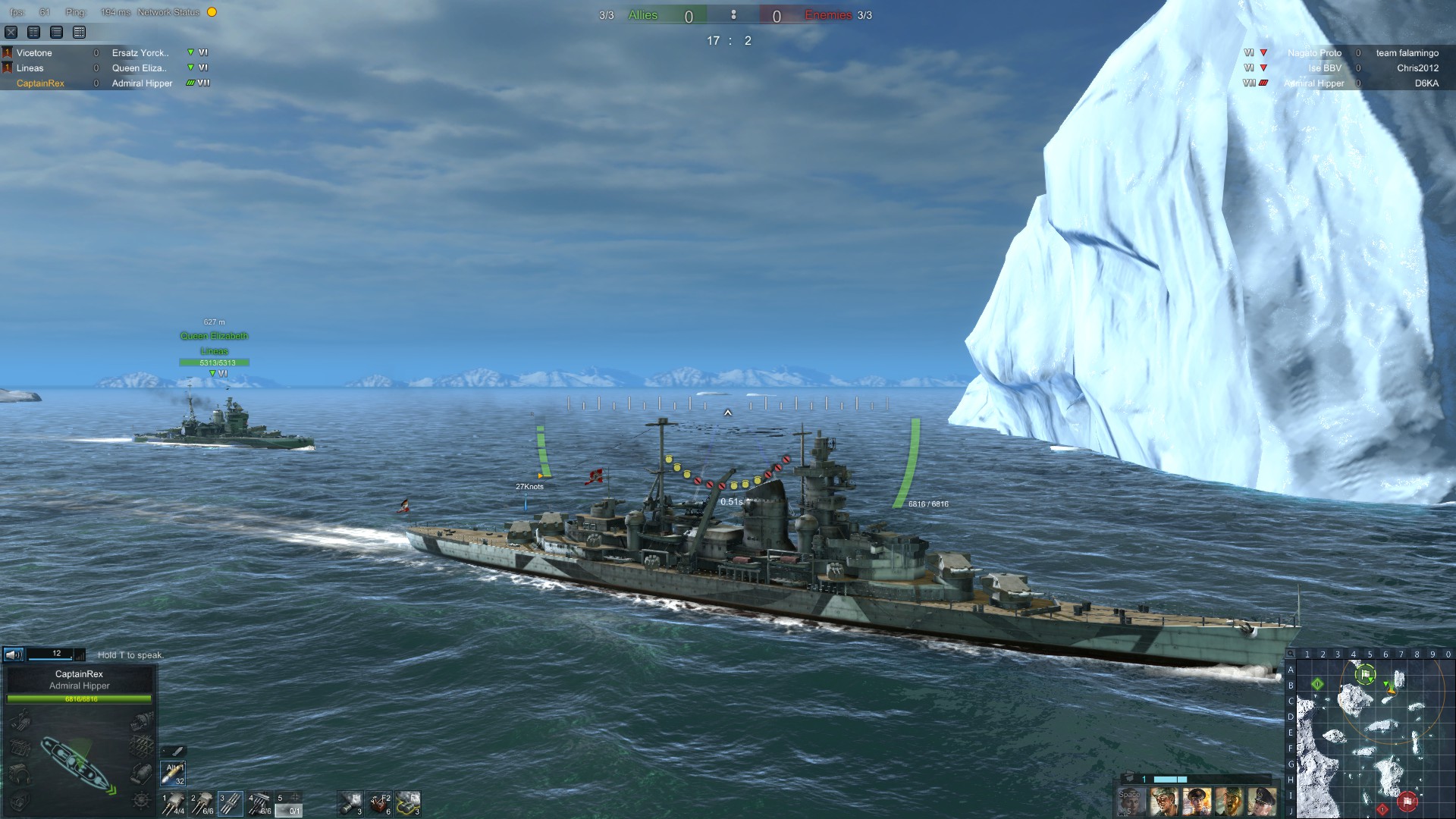Select the Alt+1 armor-piercing shell ammo
The image size is (1456, 819).
[x=173, y=773]
